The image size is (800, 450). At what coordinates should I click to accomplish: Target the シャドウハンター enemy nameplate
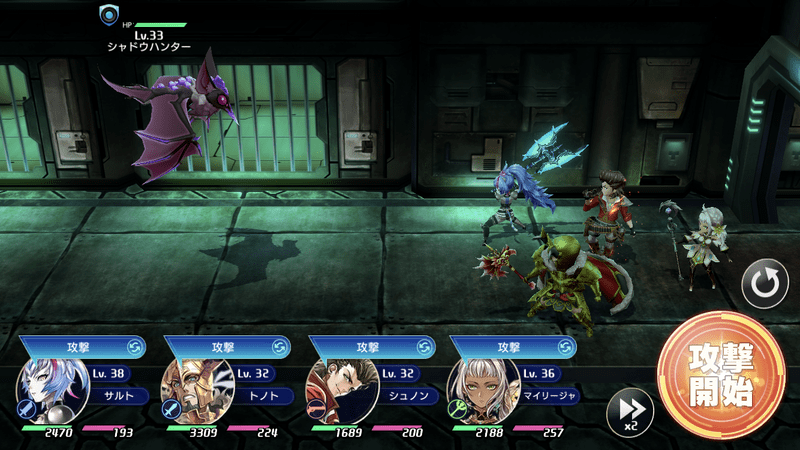(148, 40)
